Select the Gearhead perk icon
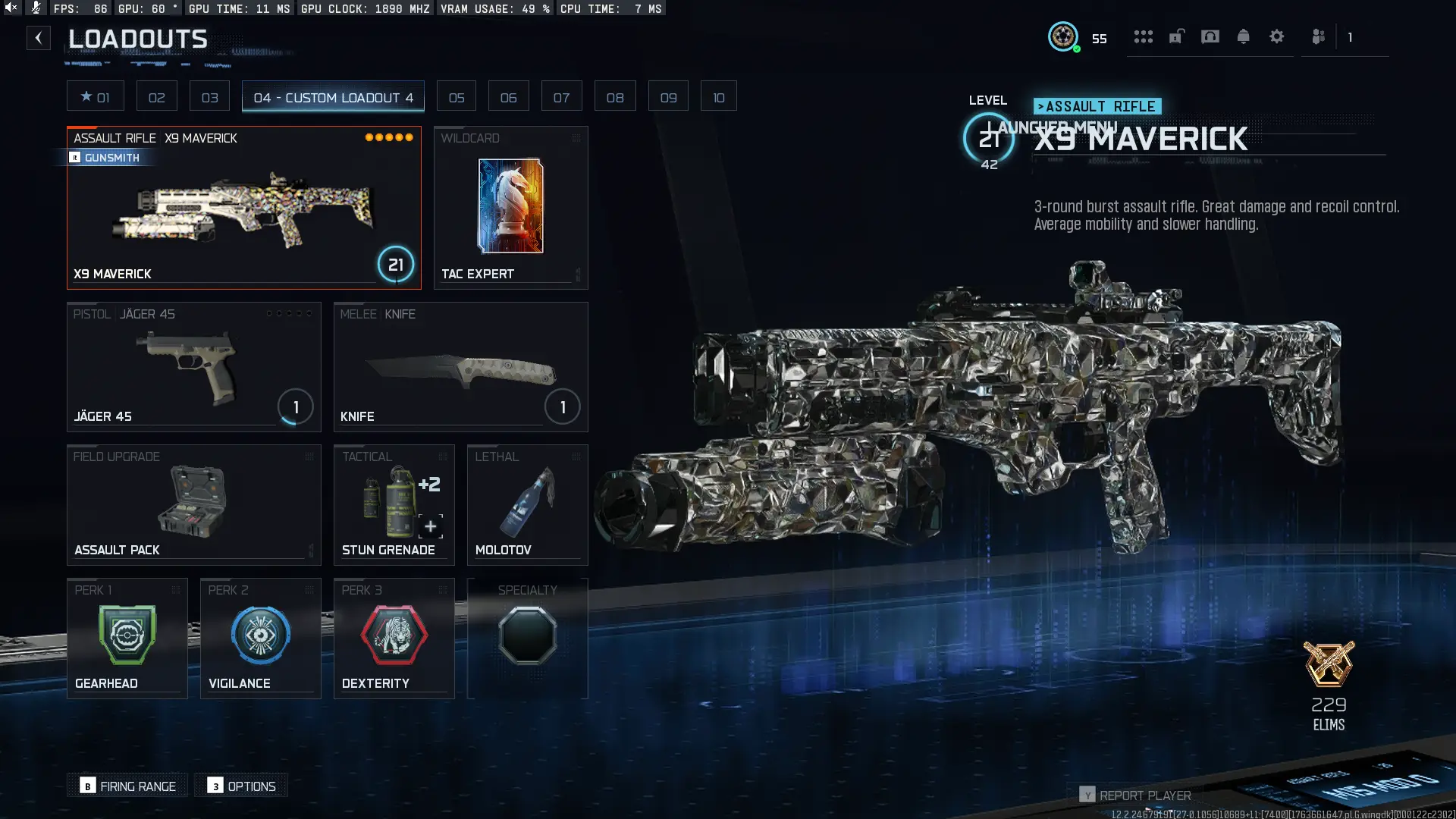Image resolution: width=1456 pixels, height=819 pixels. click(x=127, y=635)
